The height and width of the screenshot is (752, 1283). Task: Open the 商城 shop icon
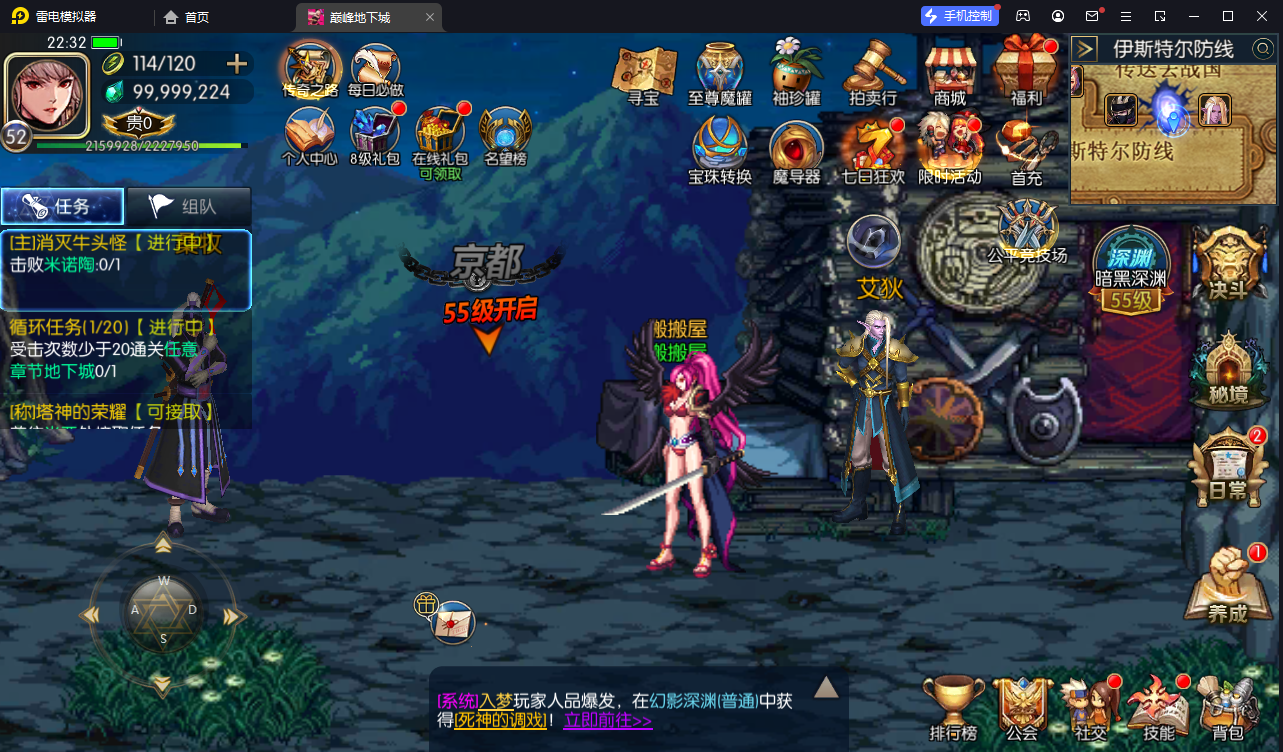950,70
